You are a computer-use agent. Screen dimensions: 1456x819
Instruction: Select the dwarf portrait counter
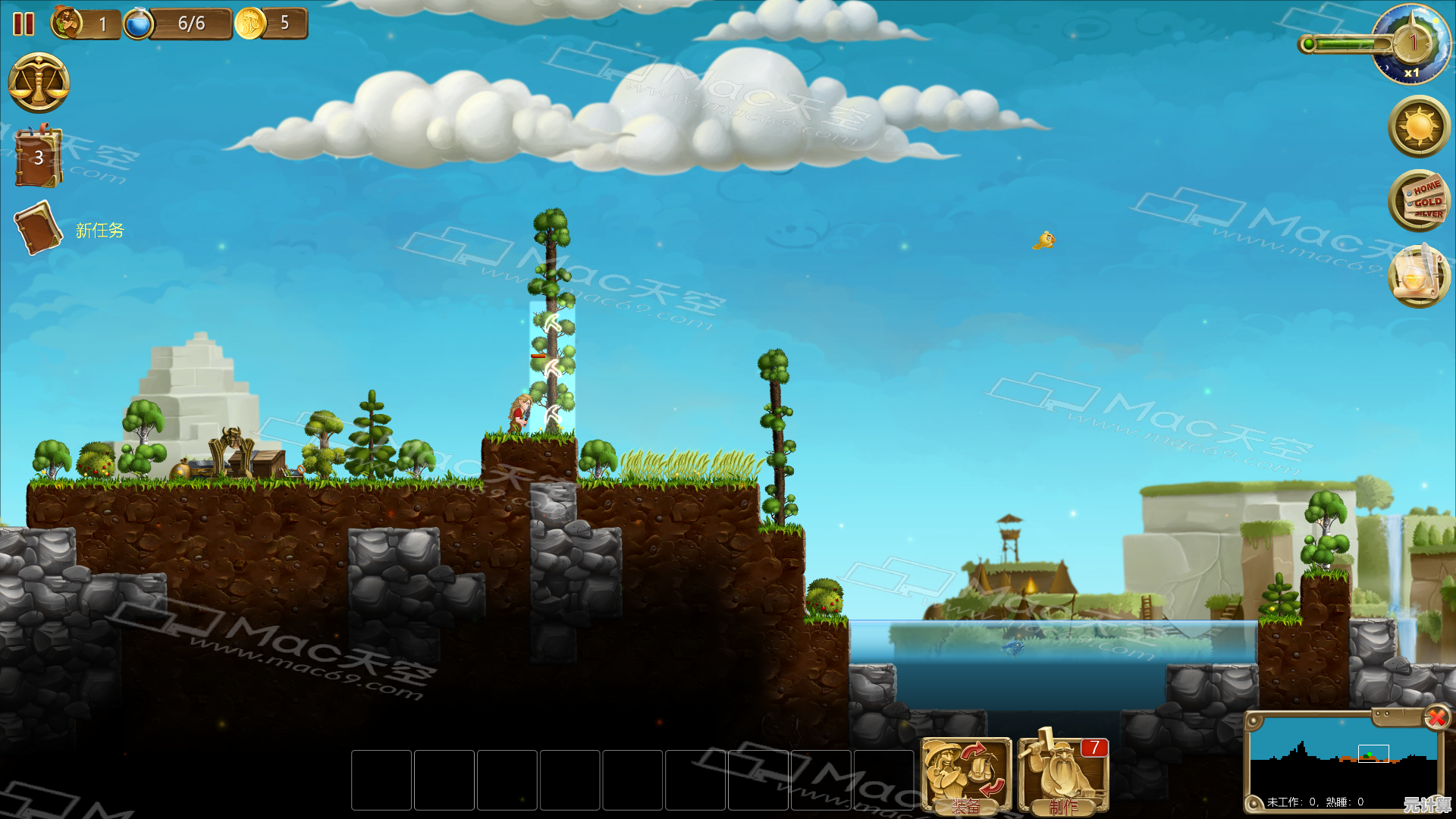(x=68, y=24)
